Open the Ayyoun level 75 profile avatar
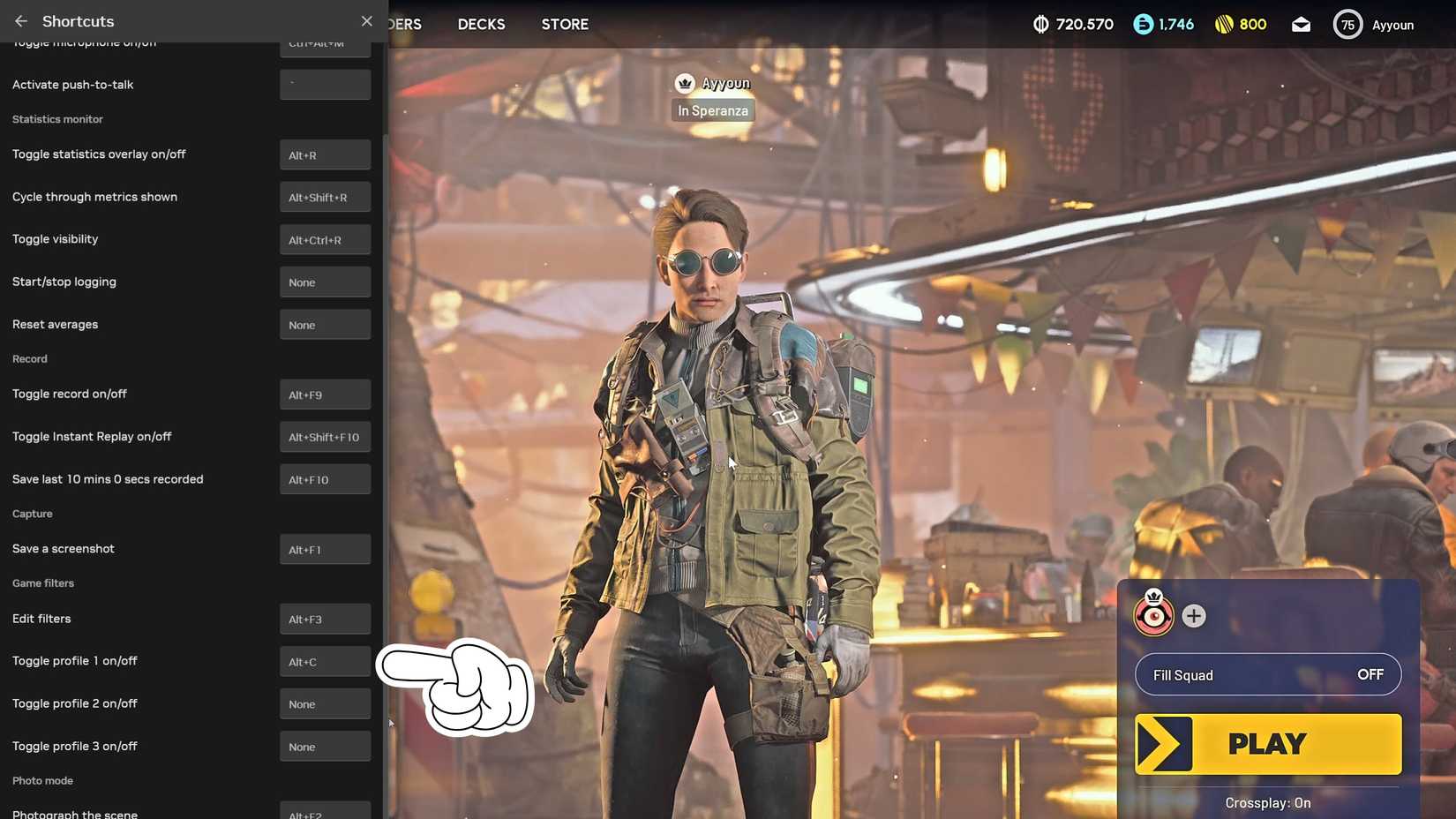Screen dimensions: 1456x819 (1347, 24)
